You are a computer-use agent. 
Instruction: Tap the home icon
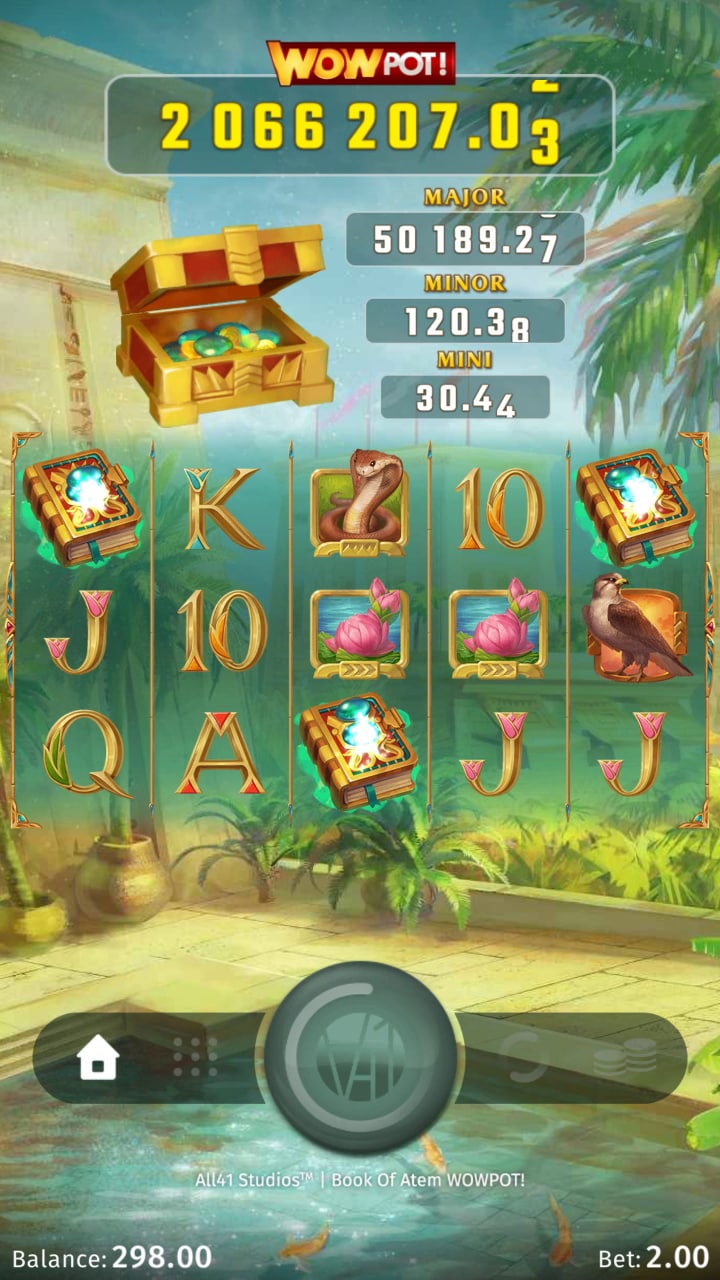[x=98, y=1057]
